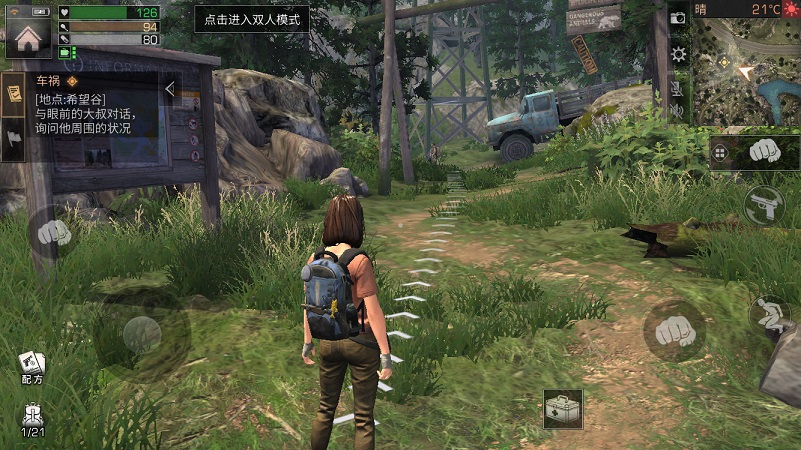Switch to the flag tab
The width and height of the screenshot is (801, 450).
coord(15,137)
